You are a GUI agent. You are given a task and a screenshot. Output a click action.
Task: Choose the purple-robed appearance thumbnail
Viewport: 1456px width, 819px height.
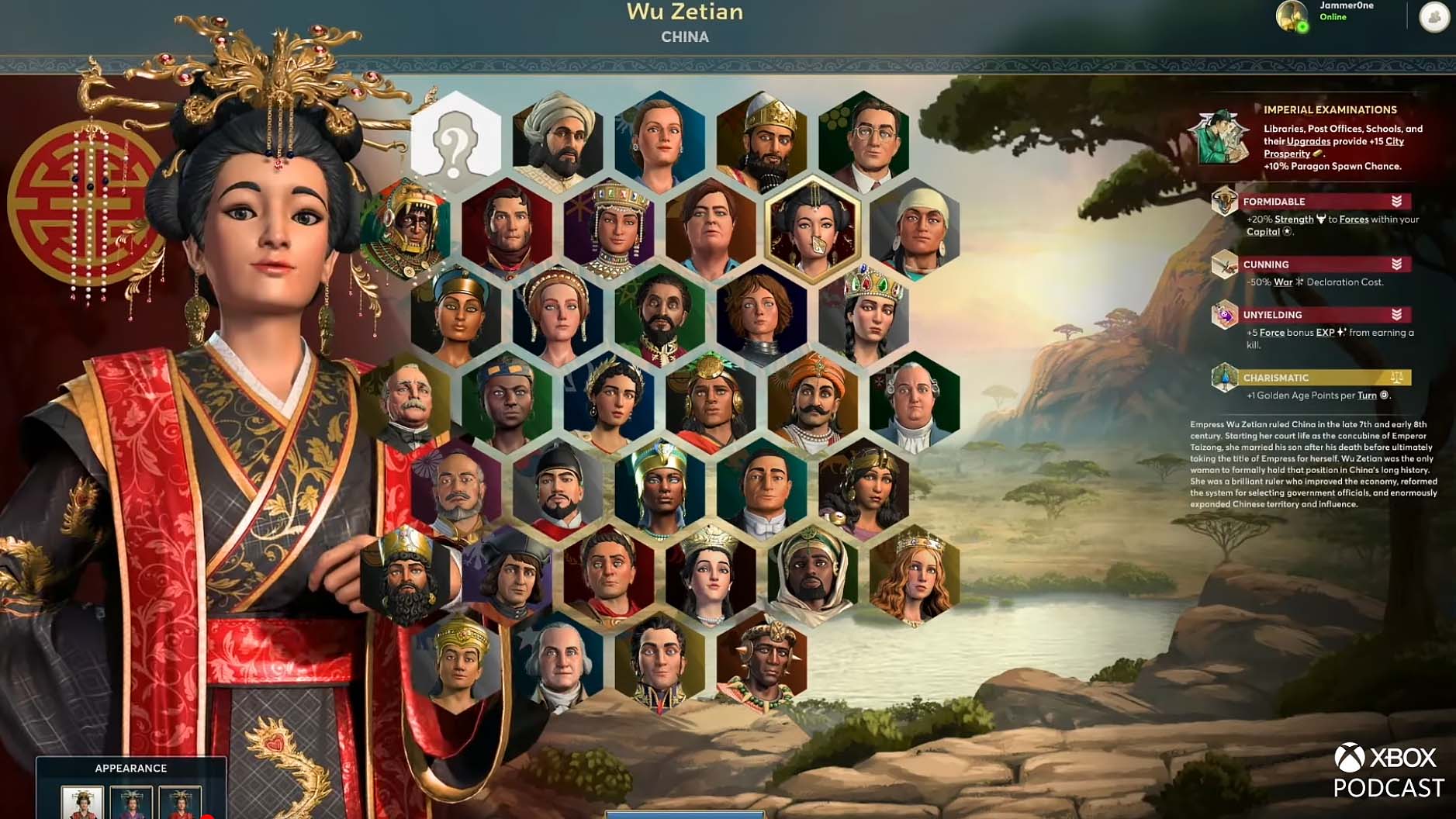coord(131,803)
